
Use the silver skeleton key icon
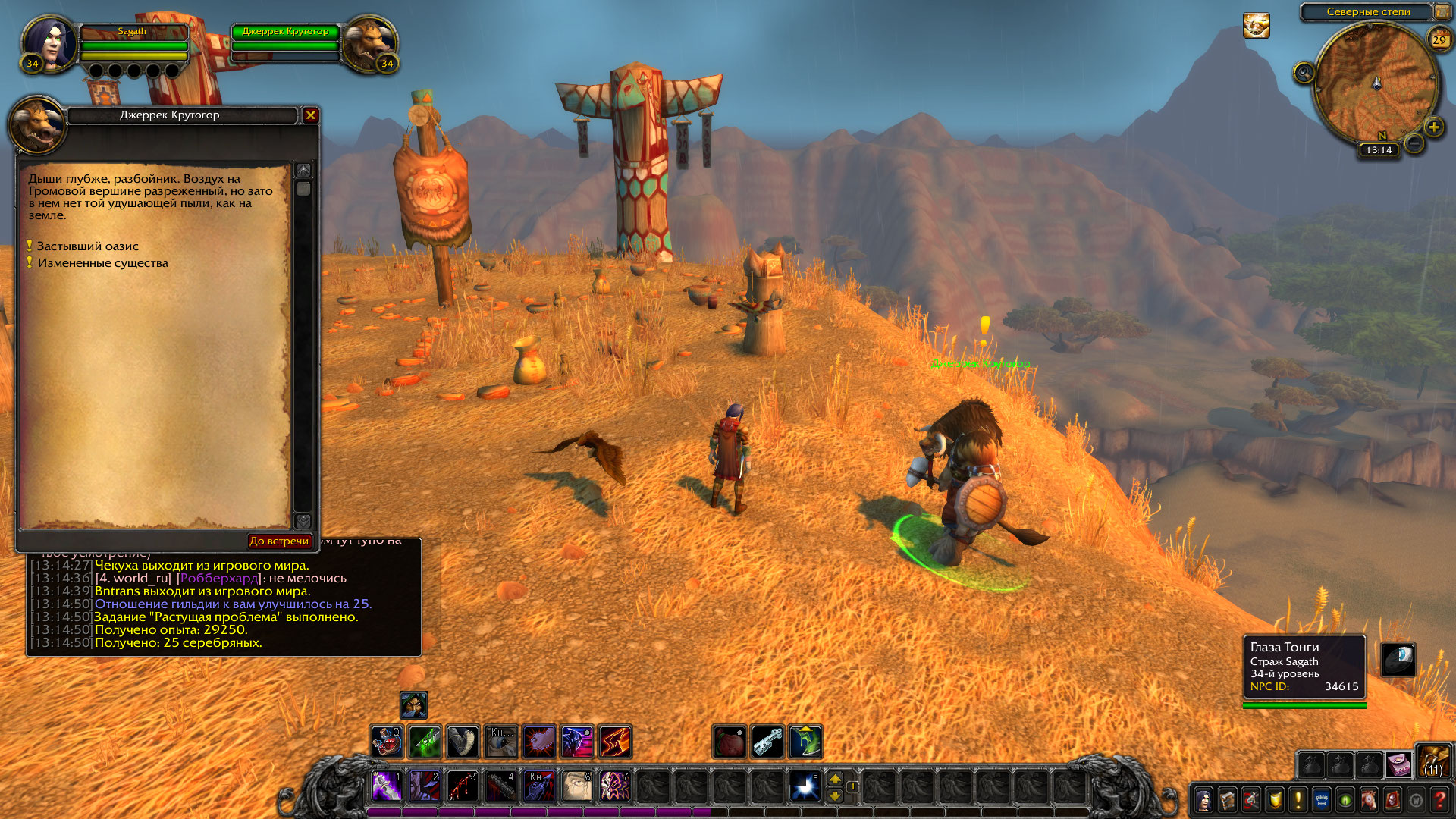[x=767, y=742]
